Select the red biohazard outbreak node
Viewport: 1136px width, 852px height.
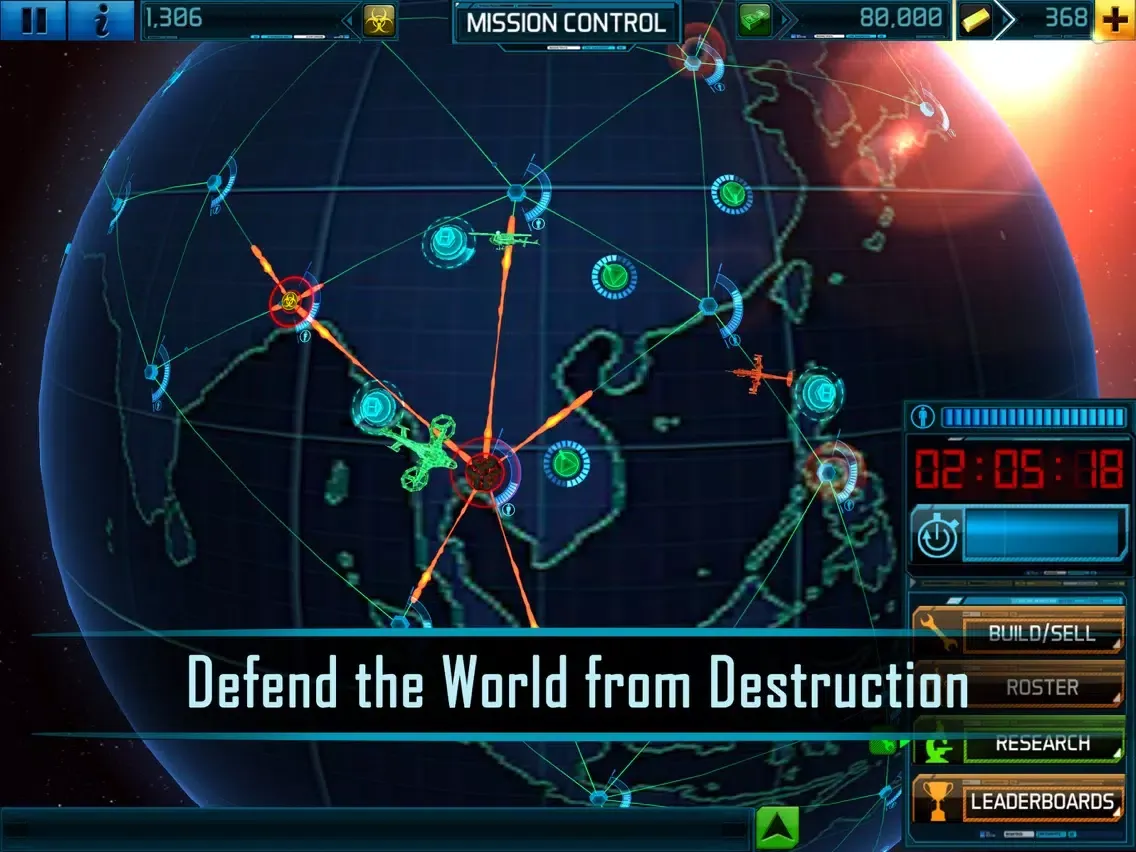click(289, 299)
